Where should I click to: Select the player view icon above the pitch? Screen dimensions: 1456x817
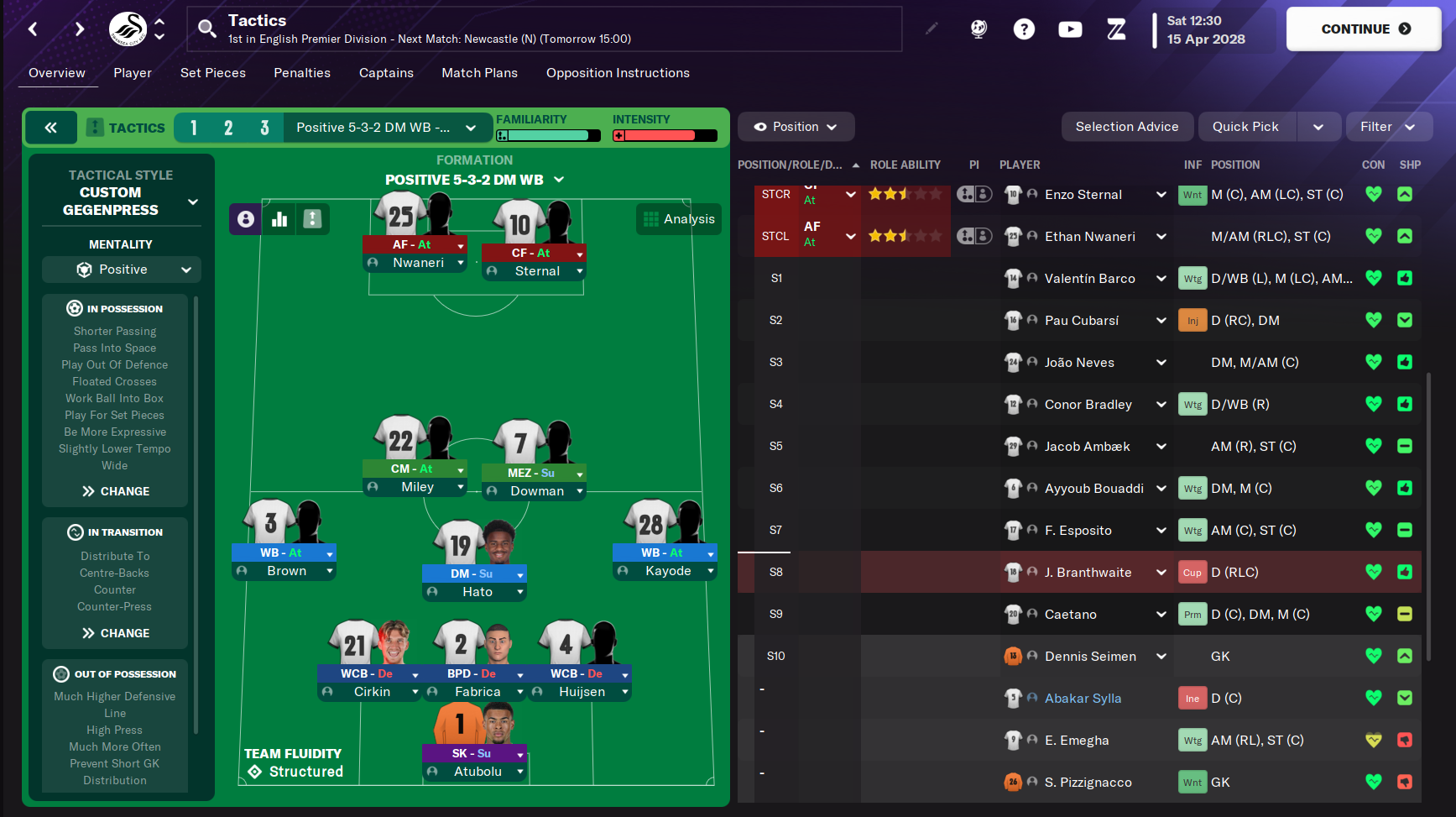[x=245, y=219]
